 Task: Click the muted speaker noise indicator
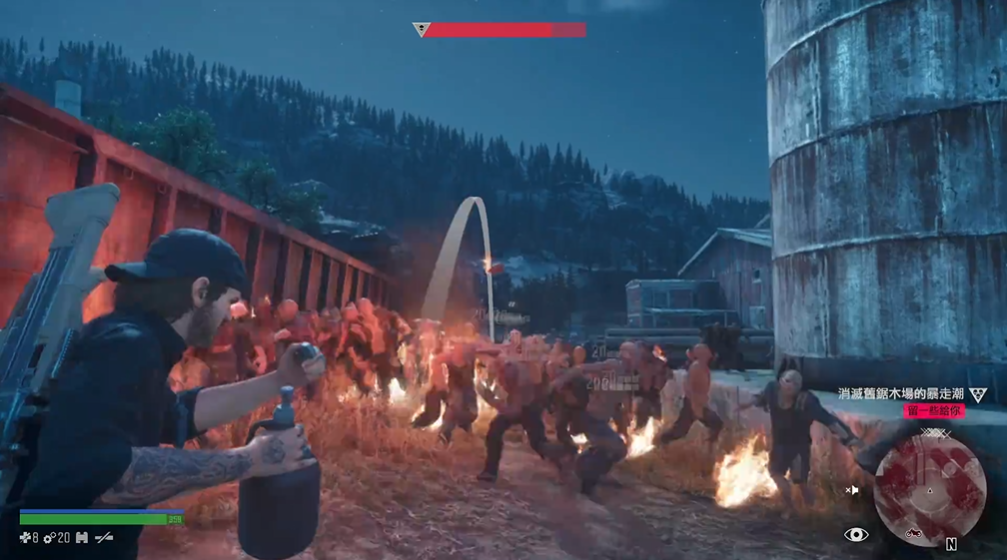pyautogui.click(x=852, y=490)
